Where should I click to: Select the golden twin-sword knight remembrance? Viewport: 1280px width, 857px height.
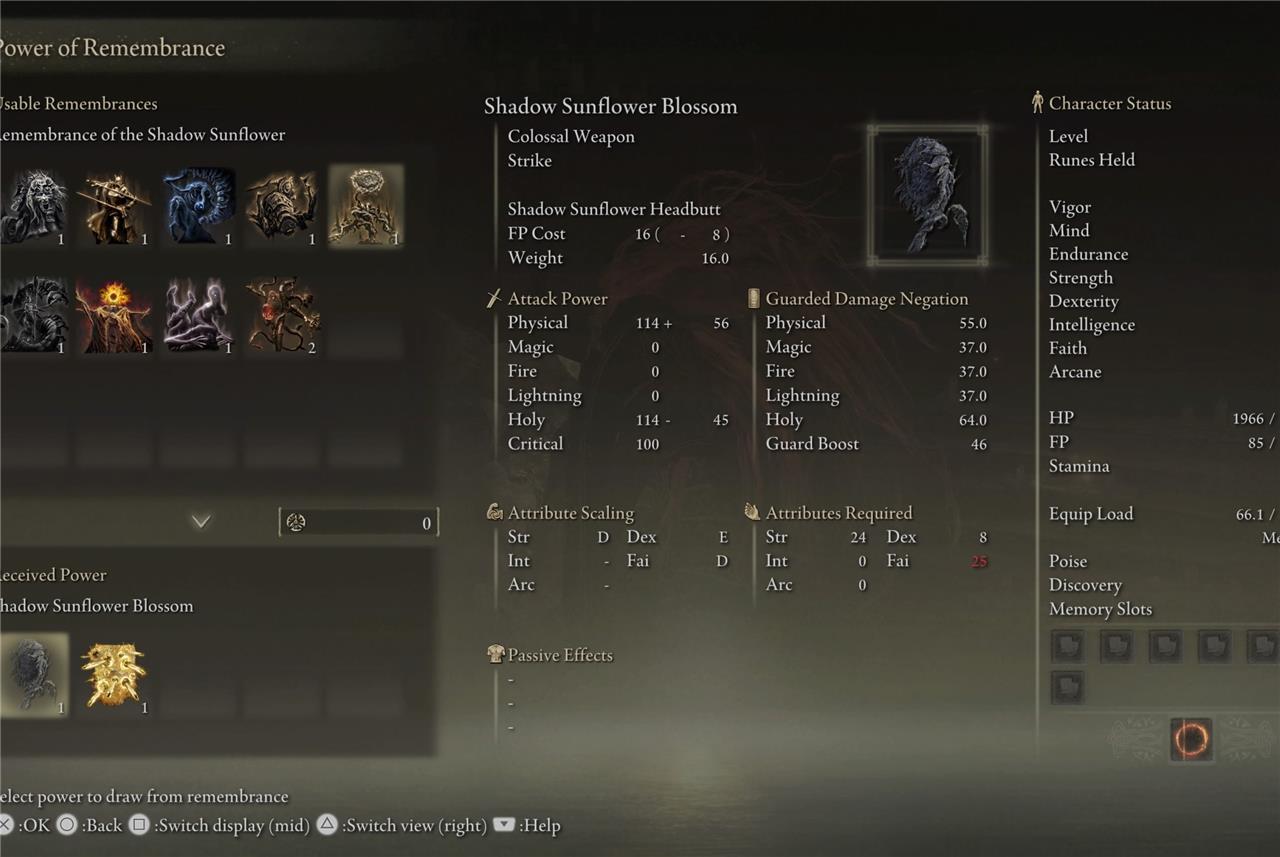(x=116, y=206)
